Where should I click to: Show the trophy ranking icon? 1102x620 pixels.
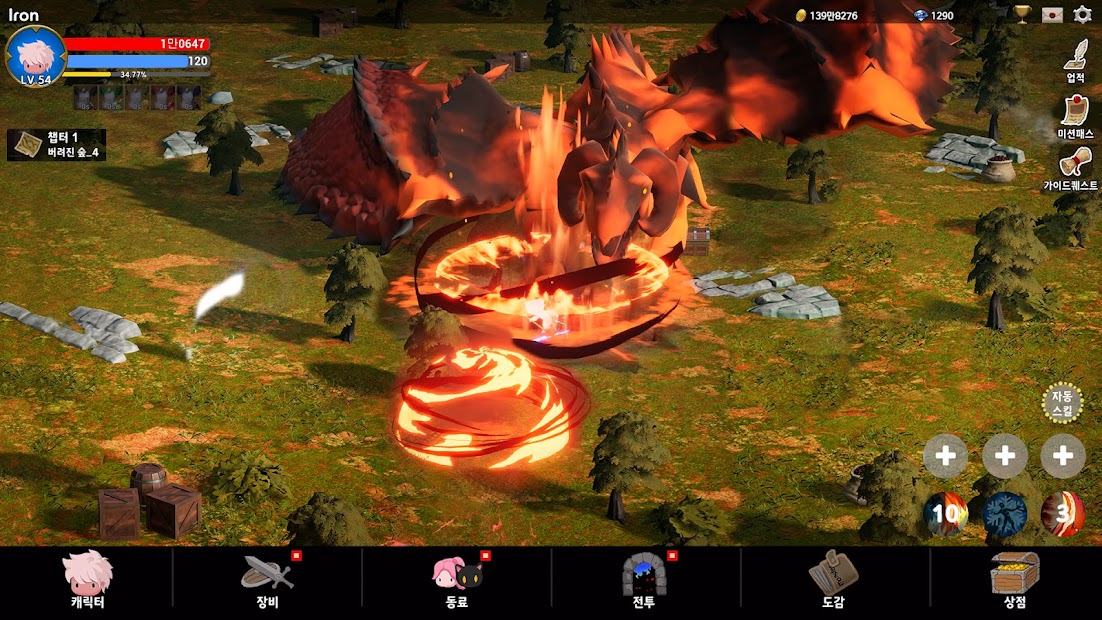coord(1022,15)
